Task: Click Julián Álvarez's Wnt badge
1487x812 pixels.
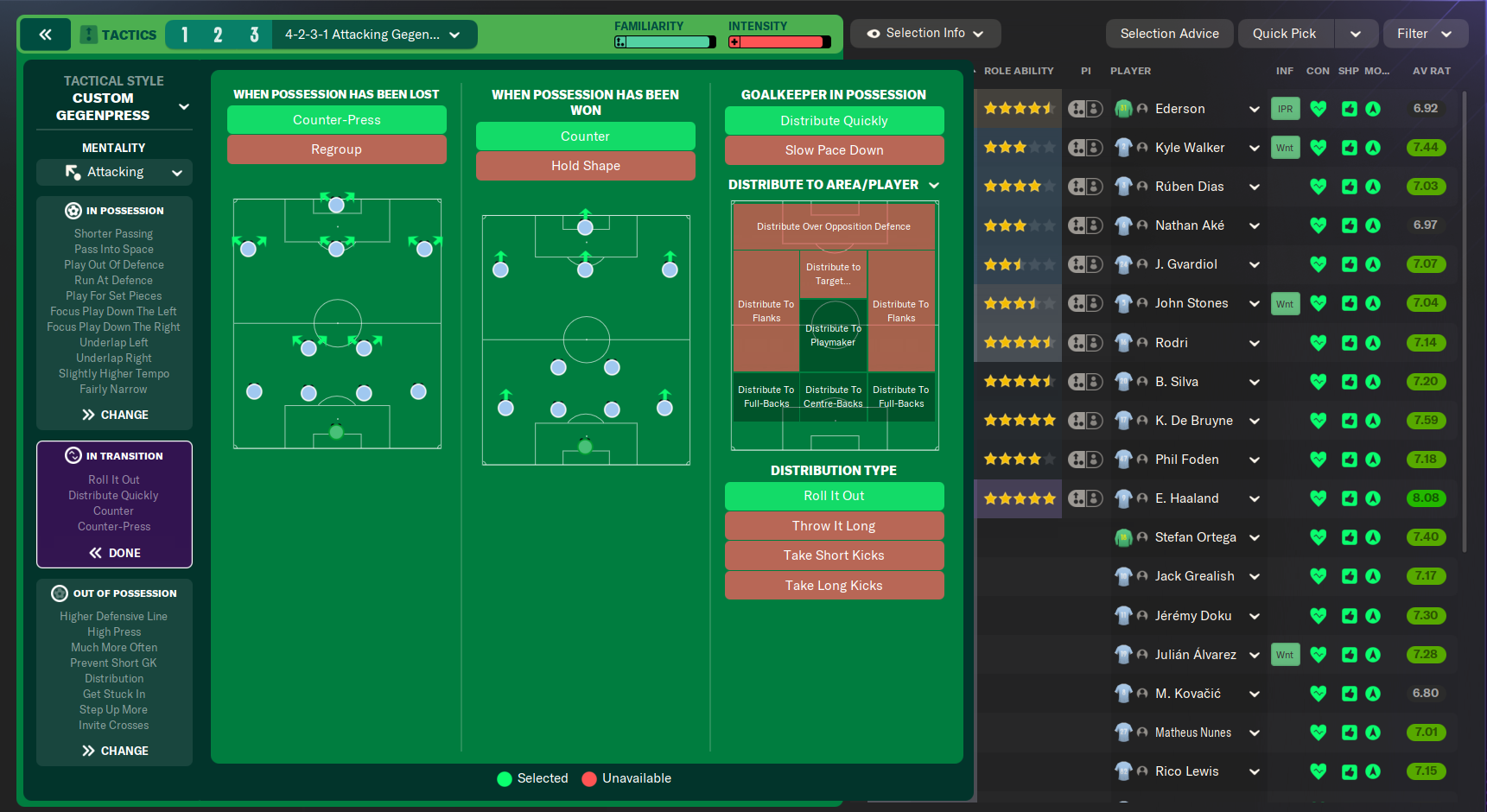Action: (1285, 654)
